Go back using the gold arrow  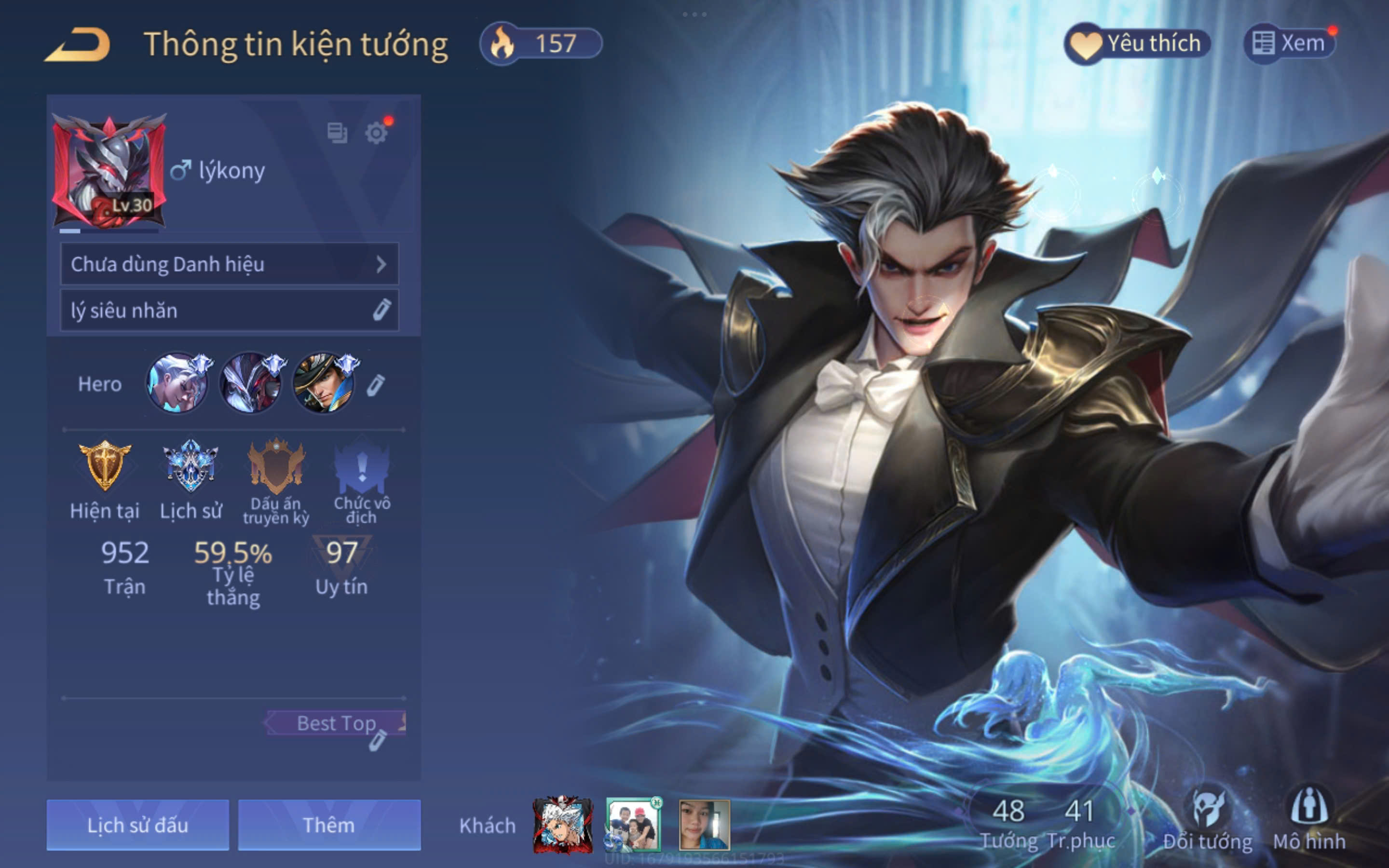78,45
